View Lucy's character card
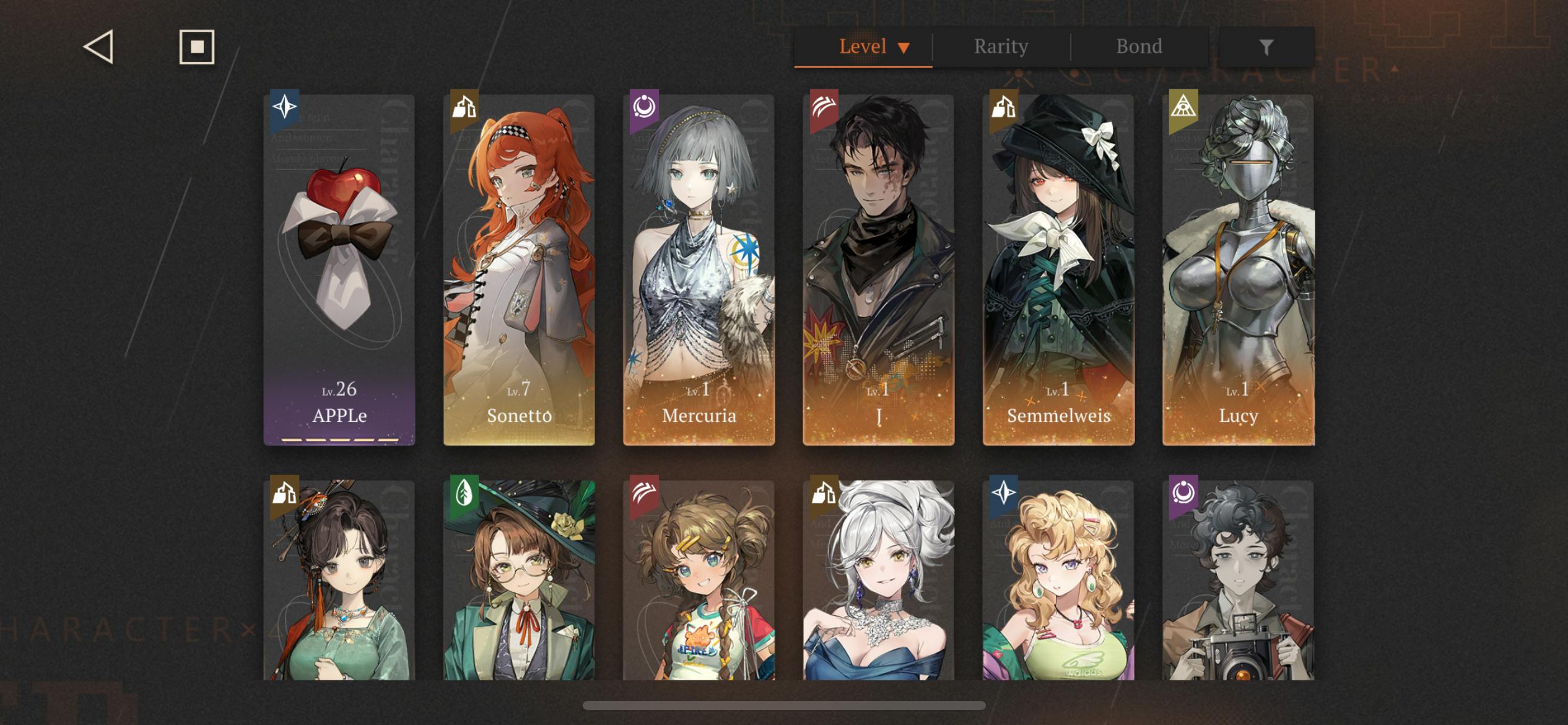Screen dimensions: 1568x725 (x=1238, y=270)
